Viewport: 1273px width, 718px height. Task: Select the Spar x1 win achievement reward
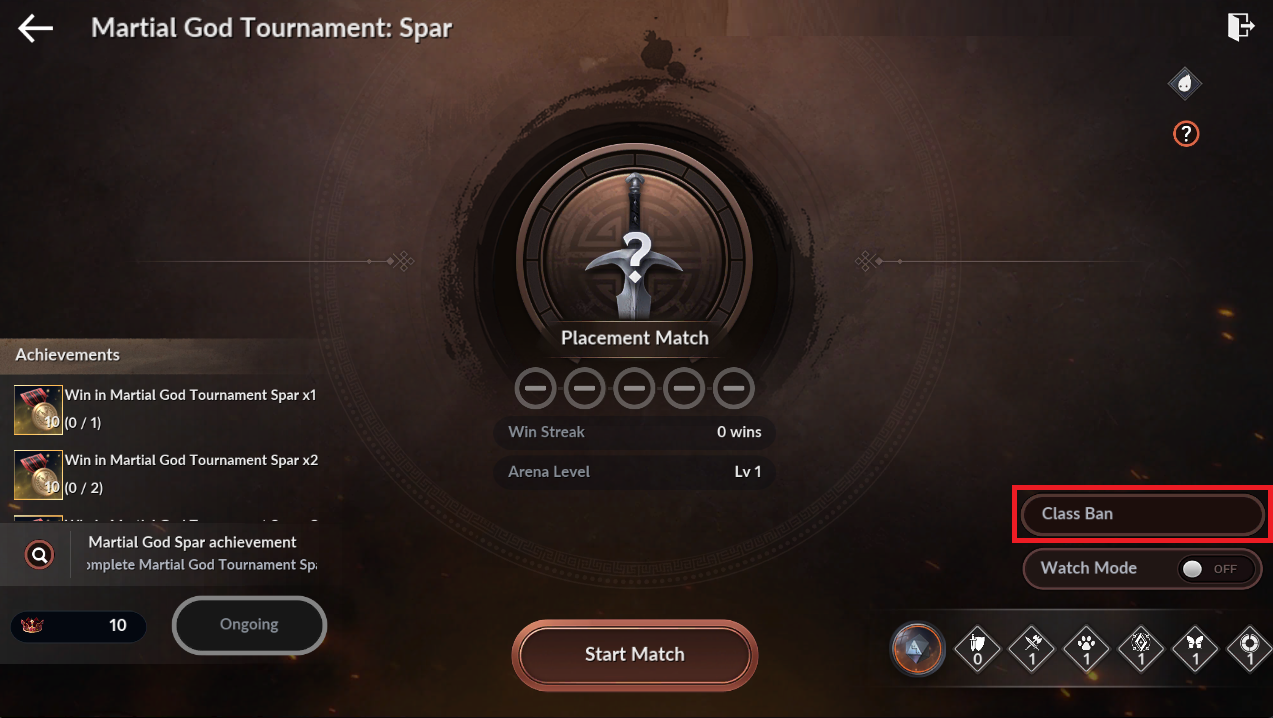tap(39, 409)
